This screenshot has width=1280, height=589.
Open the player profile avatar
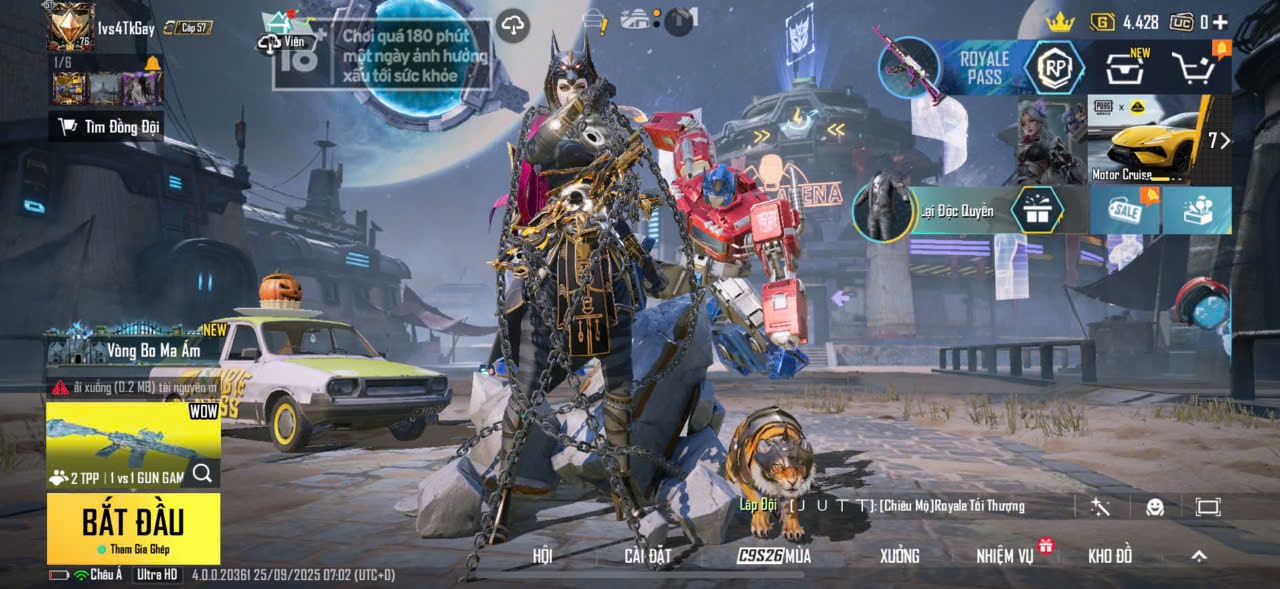coord(70,26)
